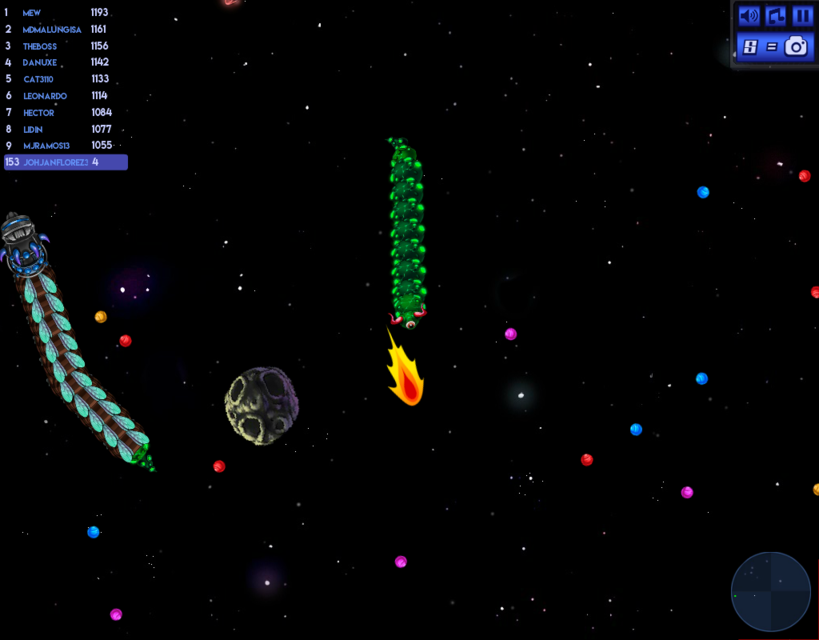
Task: Mute the sound effects speaker button
Action: tap(748, 16)
